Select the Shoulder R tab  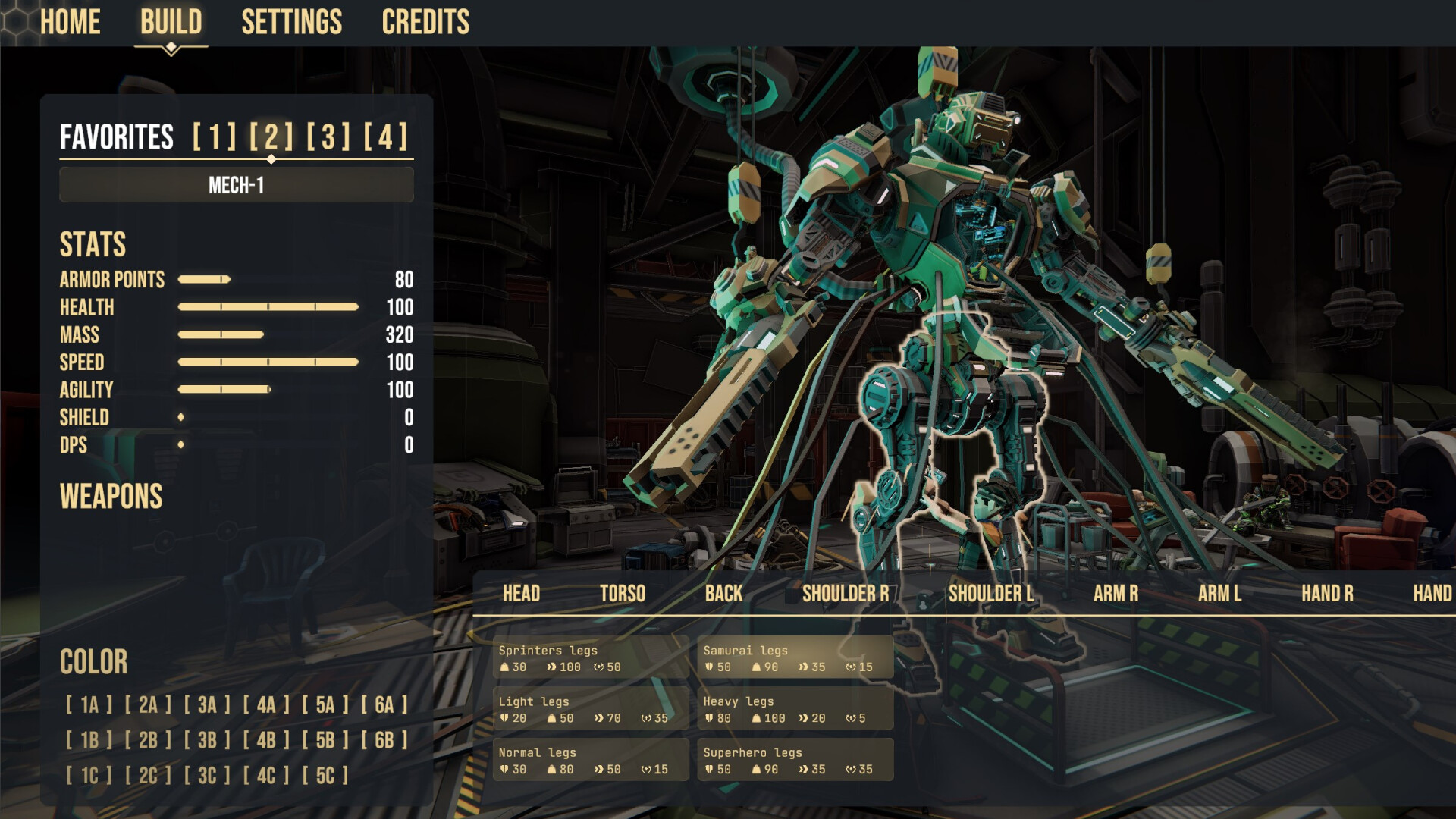846,594
